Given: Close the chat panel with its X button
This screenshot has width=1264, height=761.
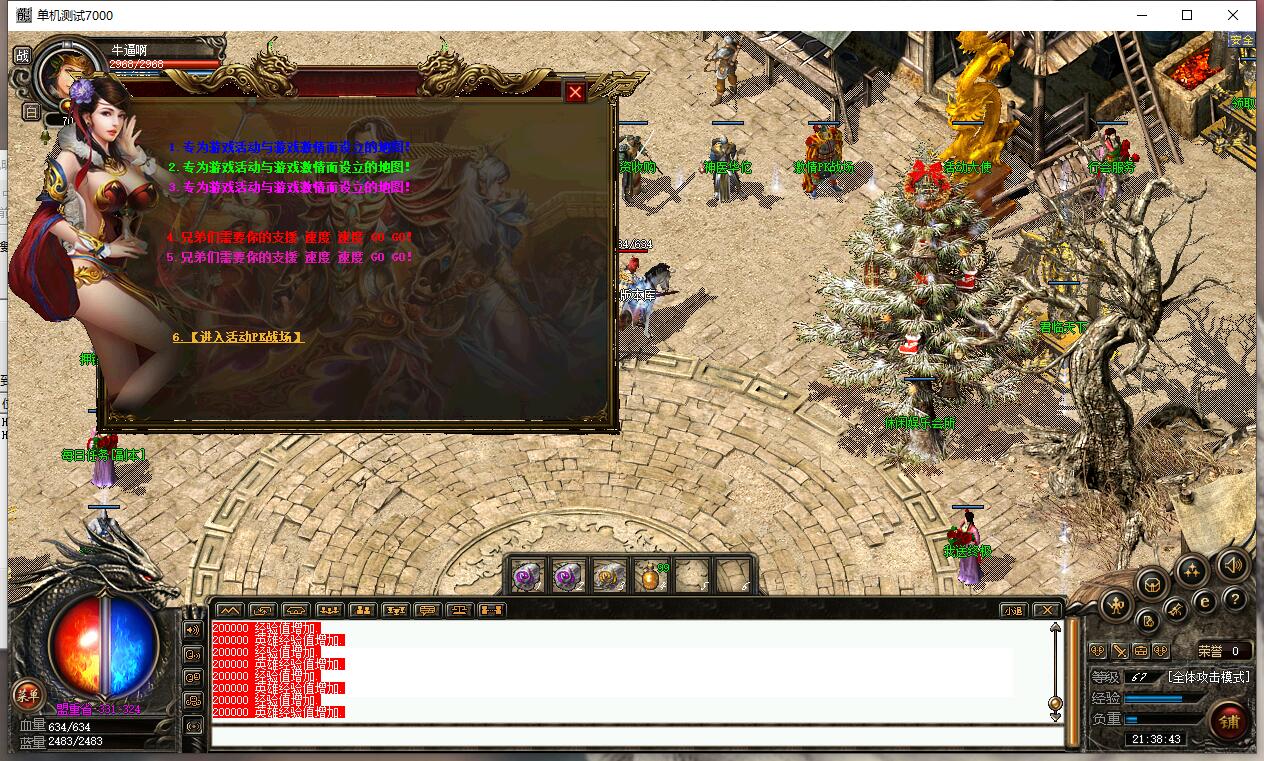Looking at the screenshot, I should click(1045, 610).
